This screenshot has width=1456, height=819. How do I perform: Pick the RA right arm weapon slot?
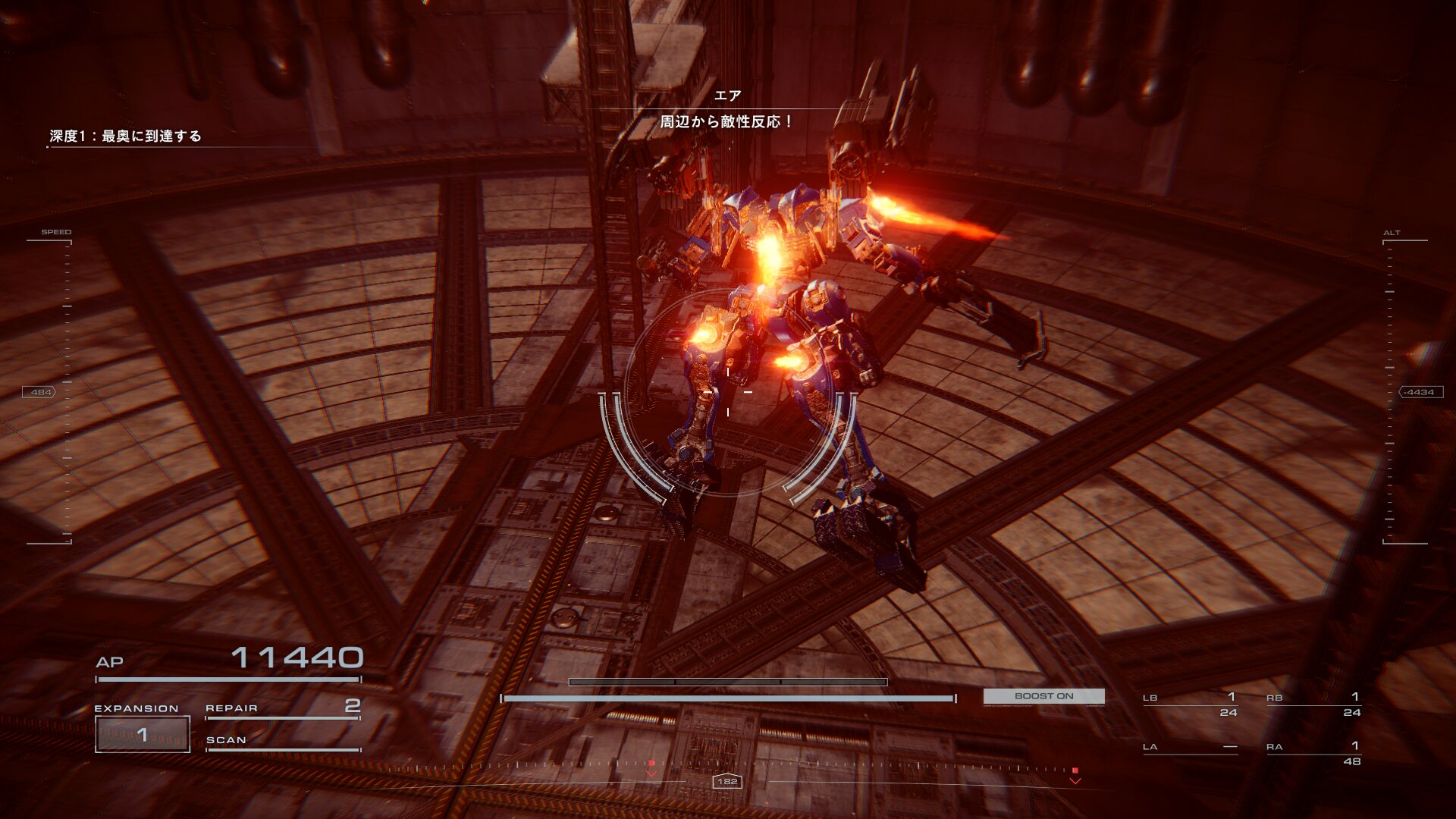click(x=1313, y=753)
